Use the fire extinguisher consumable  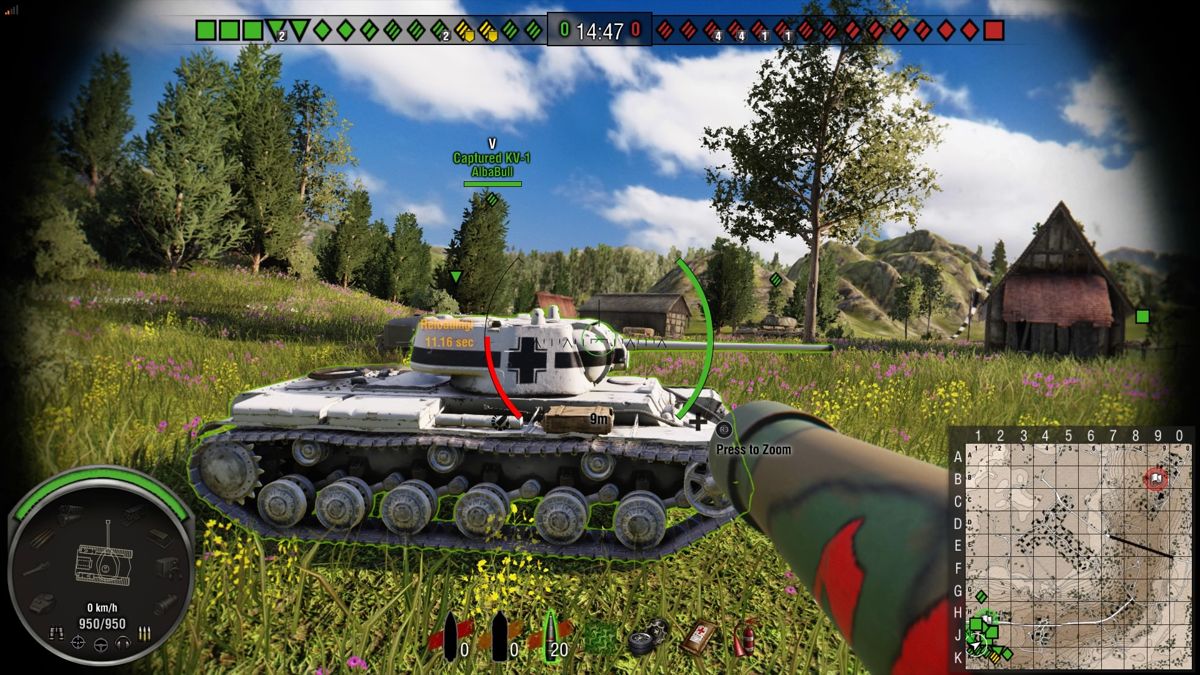tap(743, 637)
